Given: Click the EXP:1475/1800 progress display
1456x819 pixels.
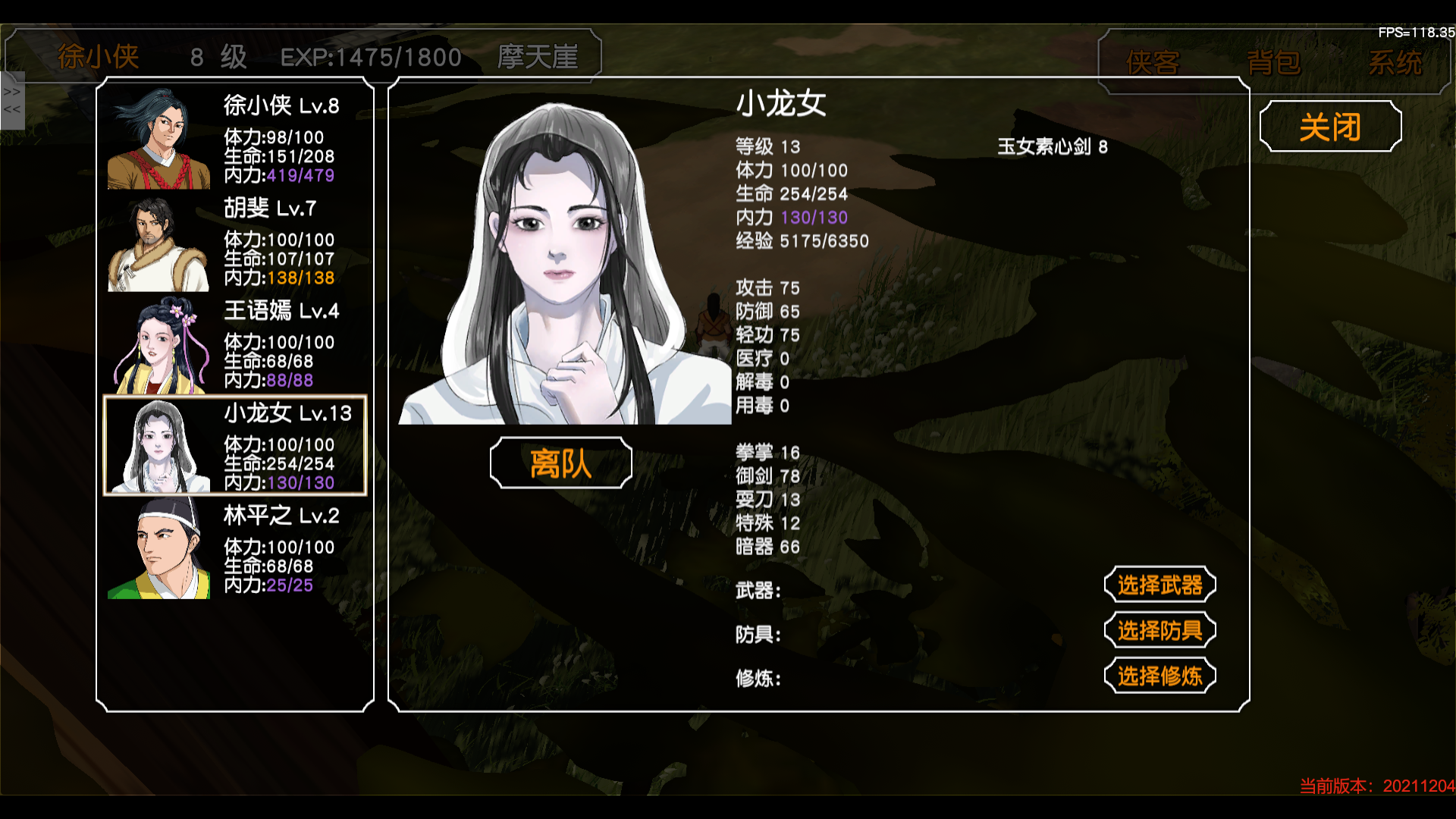Looking at the screenshot, I should point(371,56).
